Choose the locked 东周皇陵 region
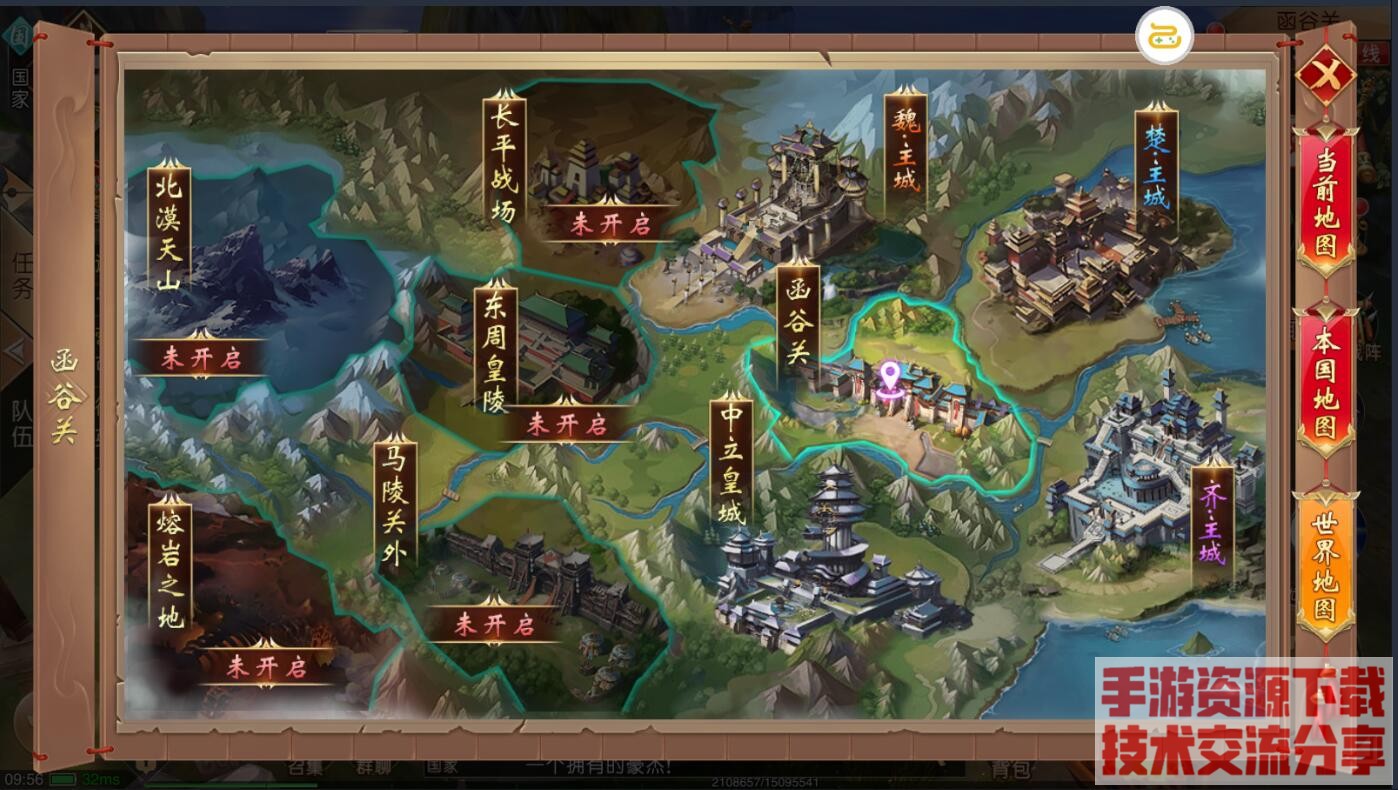 (x=493, y=345)
